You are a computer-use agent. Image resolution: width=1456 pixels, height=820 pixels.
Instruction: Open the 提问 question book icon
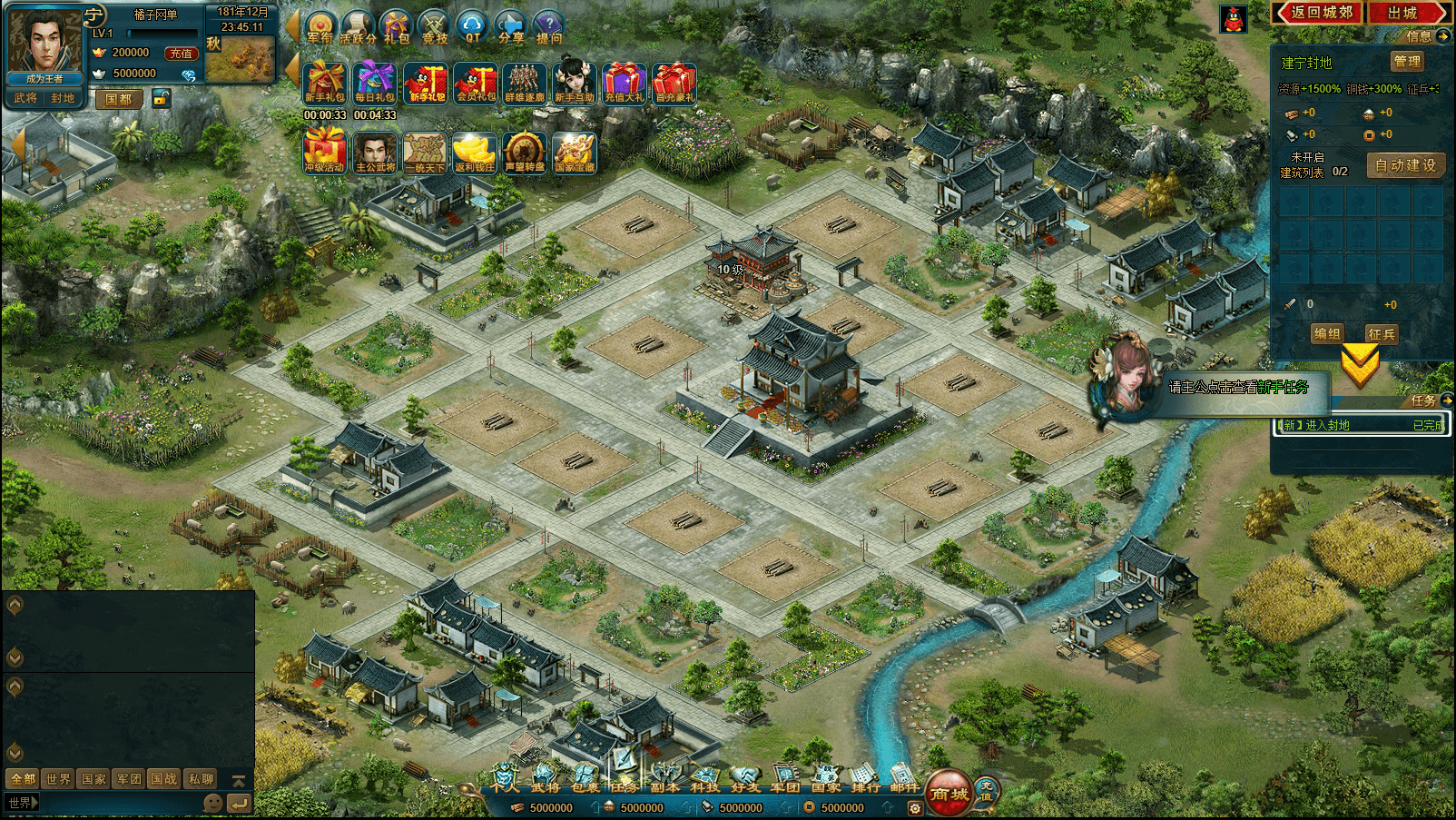pos(549,27)
